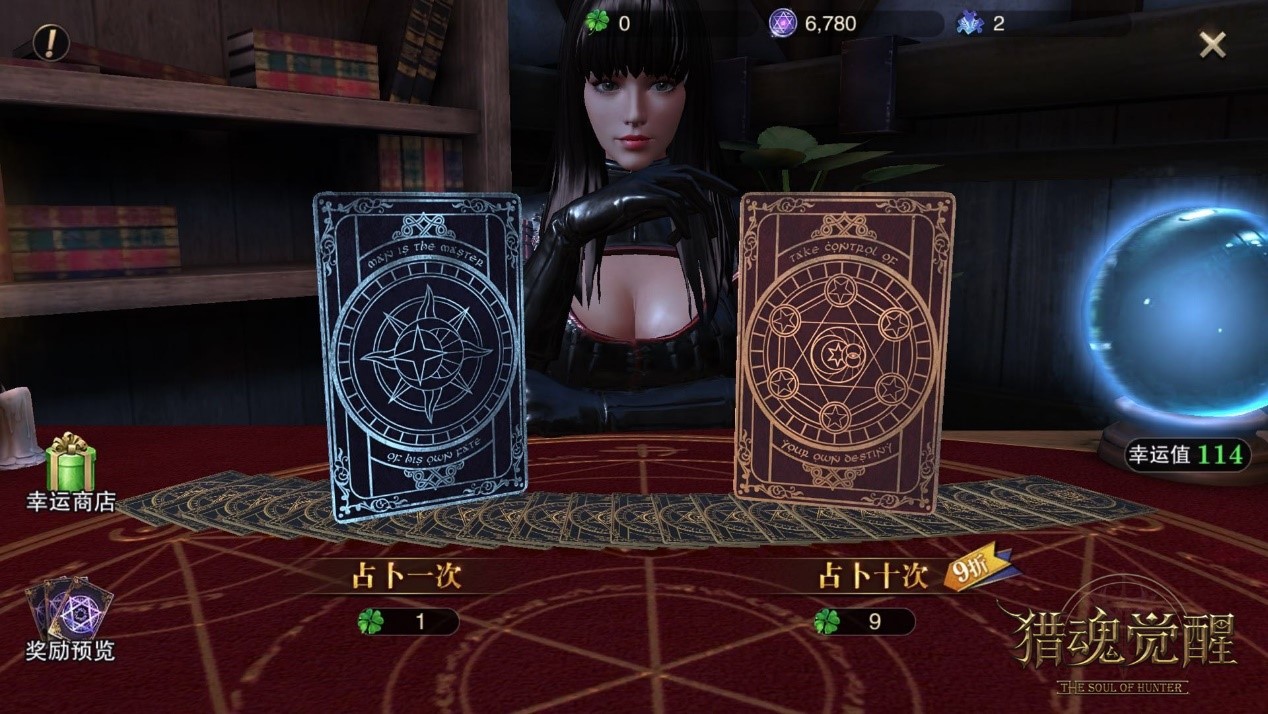Open the 幸运商店 lucky shop gift box
1268x714 pixels.
(x=70, y=465)
